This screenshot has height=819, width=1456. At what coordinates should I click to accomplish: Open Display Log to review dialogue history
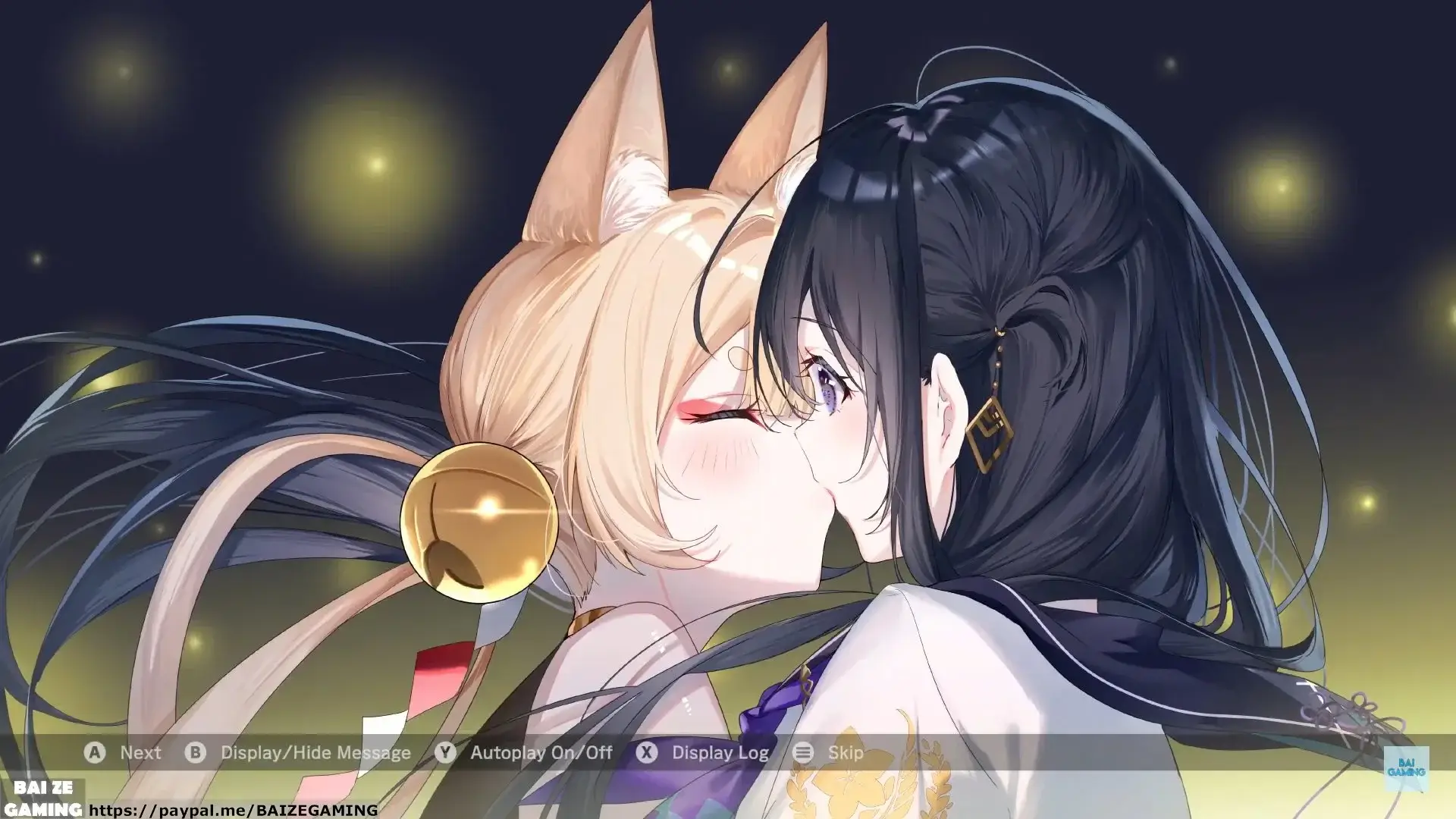coord(720,753)
